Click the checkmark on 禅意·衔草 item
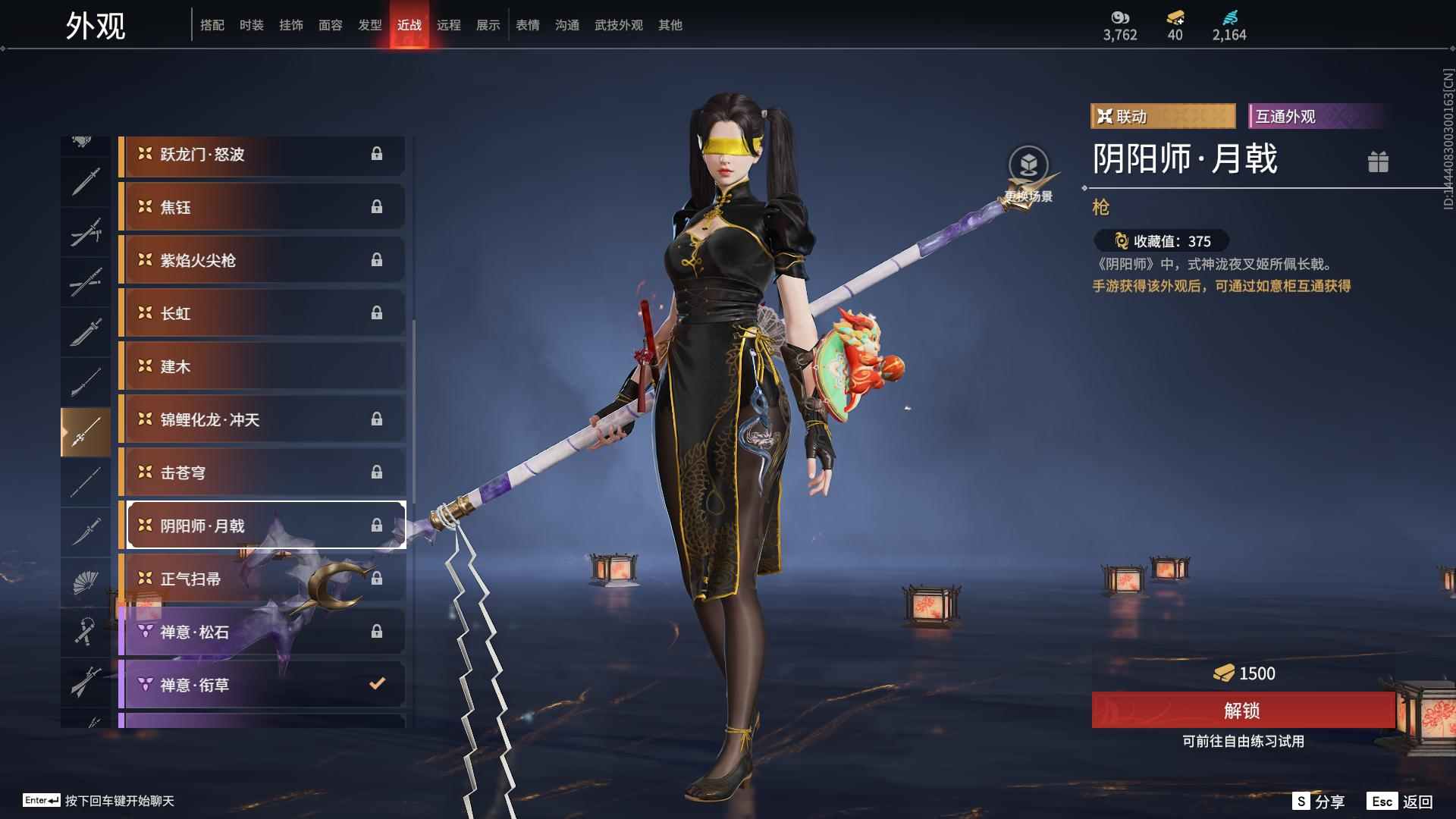1456x819 pixels. point(377,683)
